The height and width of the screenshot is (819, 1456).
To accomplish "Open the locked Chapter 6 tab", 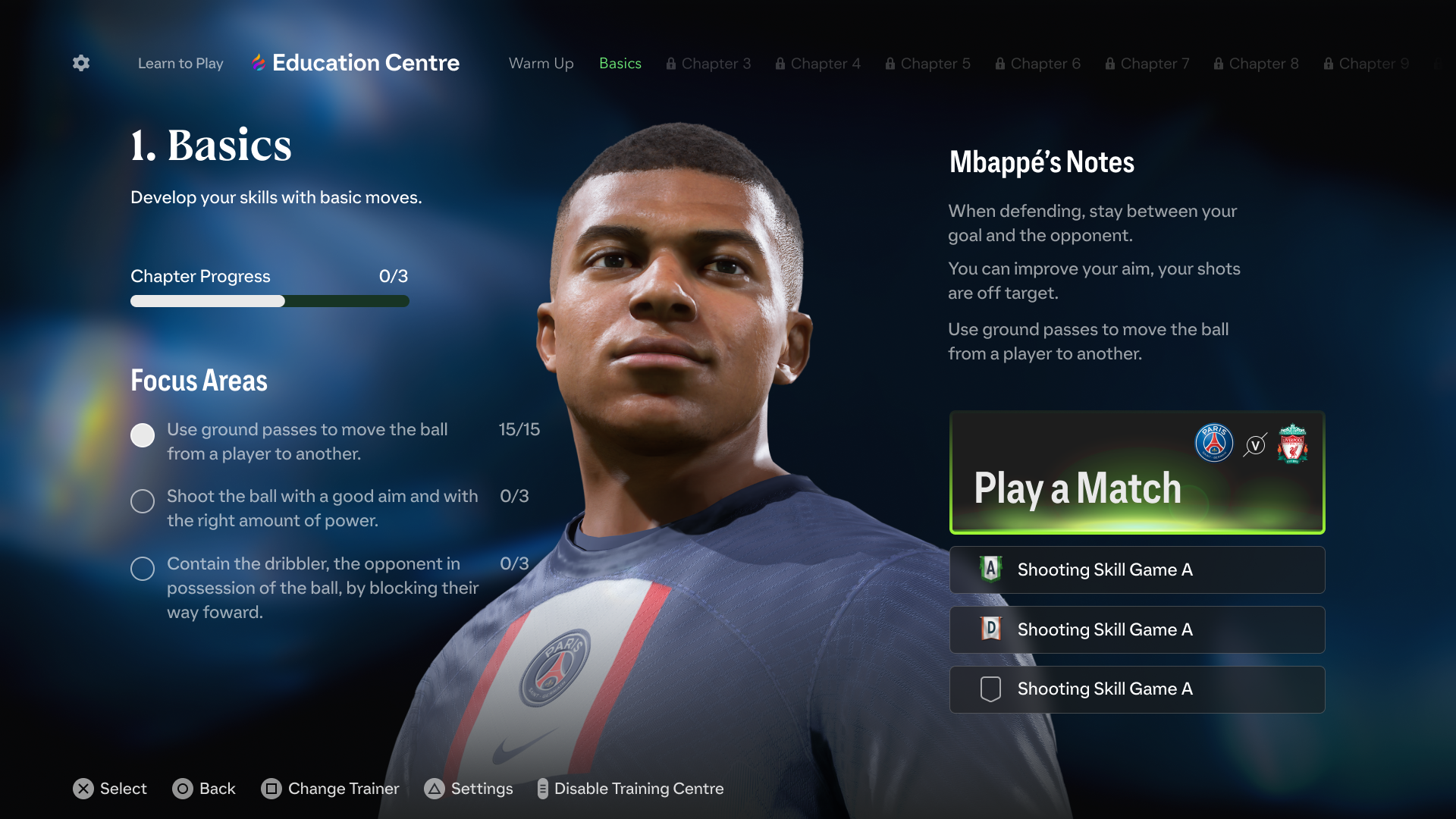I will tap(1037, 64).
